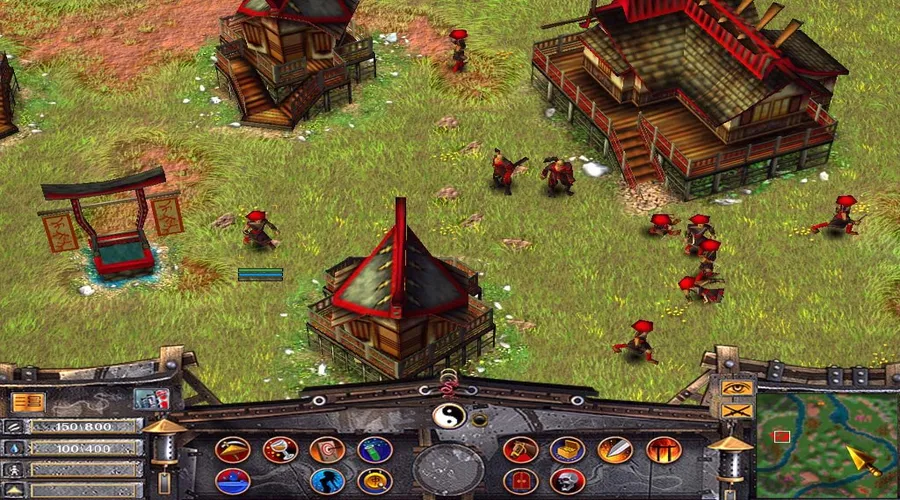The image size is (900, 500).
Task: Choose the archery target icon
Action: [x=327, y=450]
